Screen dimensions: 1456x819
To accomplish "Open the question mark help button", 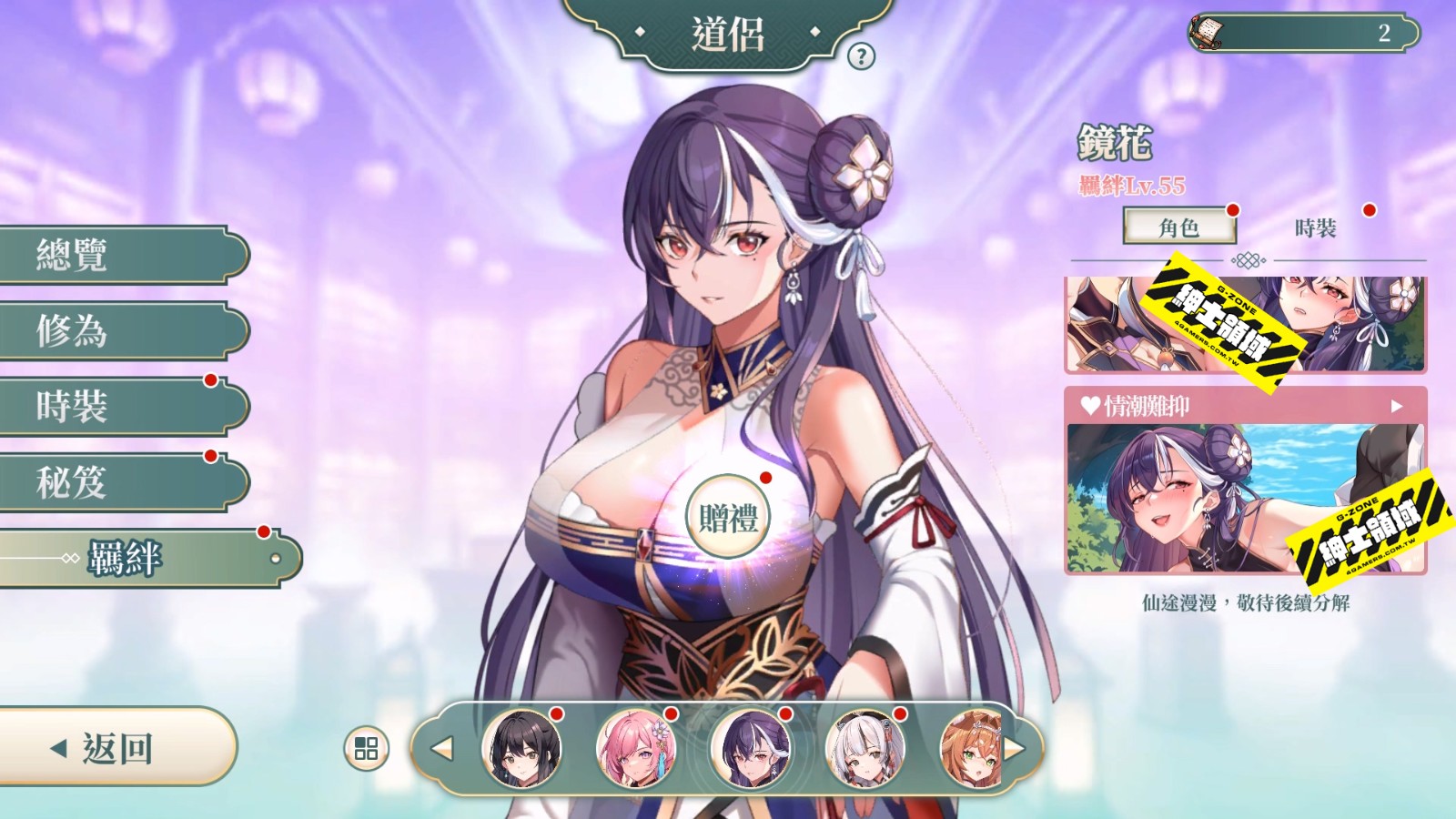I will tap(861, 56).
